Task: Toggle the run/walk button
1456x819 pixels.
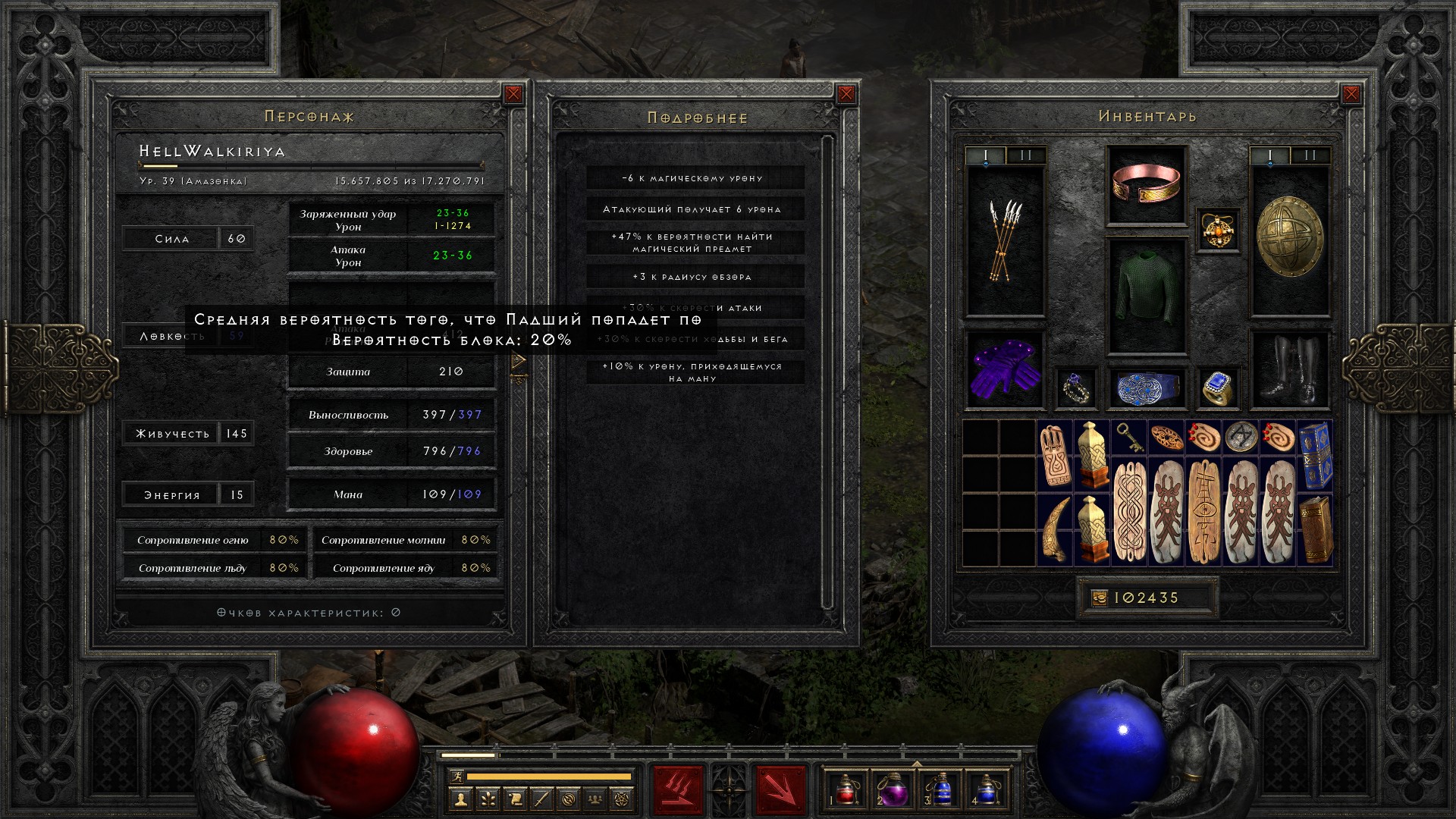Action: (x=455, y=776)
